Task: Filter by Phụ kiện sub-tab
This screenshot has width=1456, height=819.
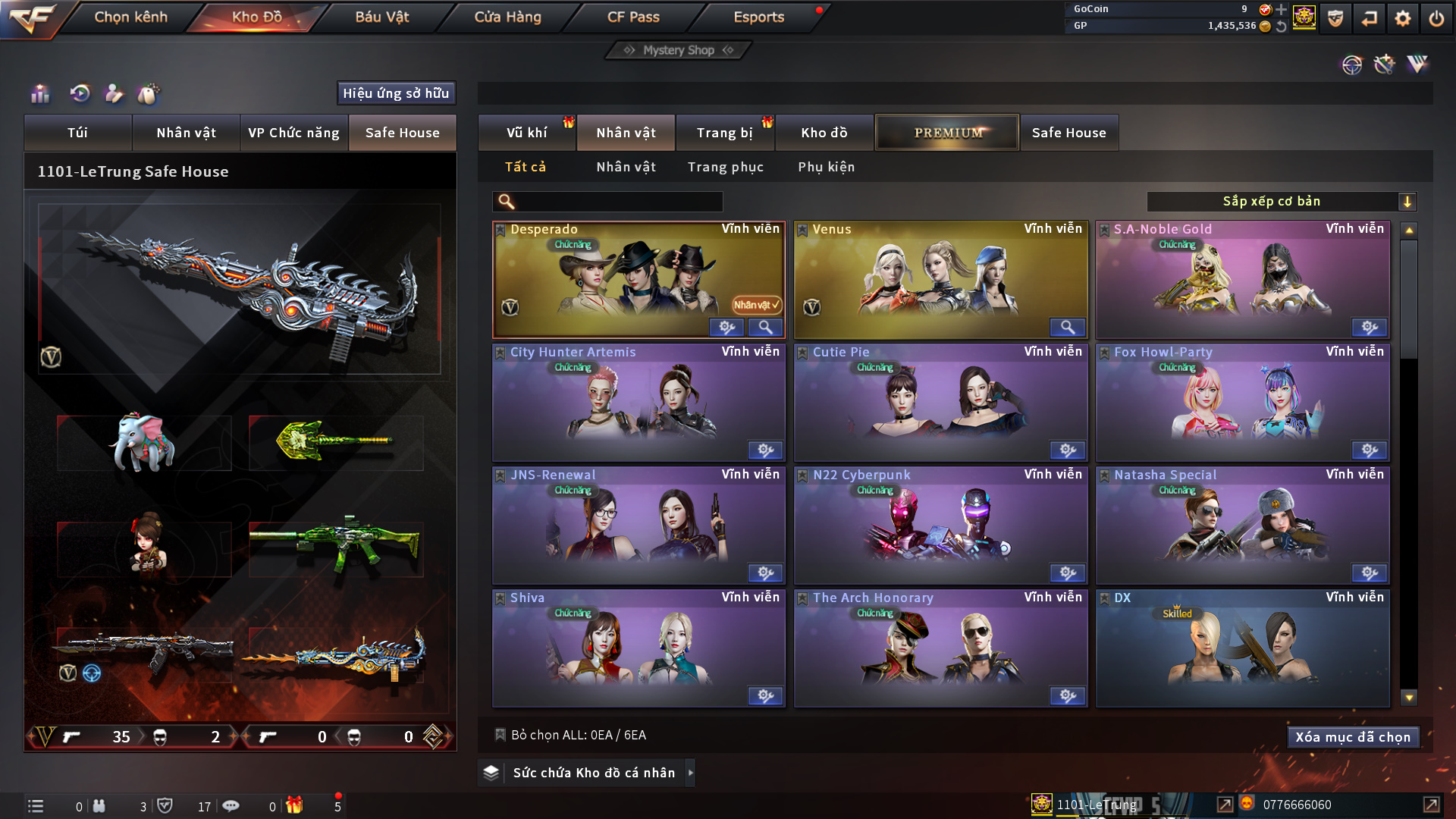Action: tap(826, 167)
